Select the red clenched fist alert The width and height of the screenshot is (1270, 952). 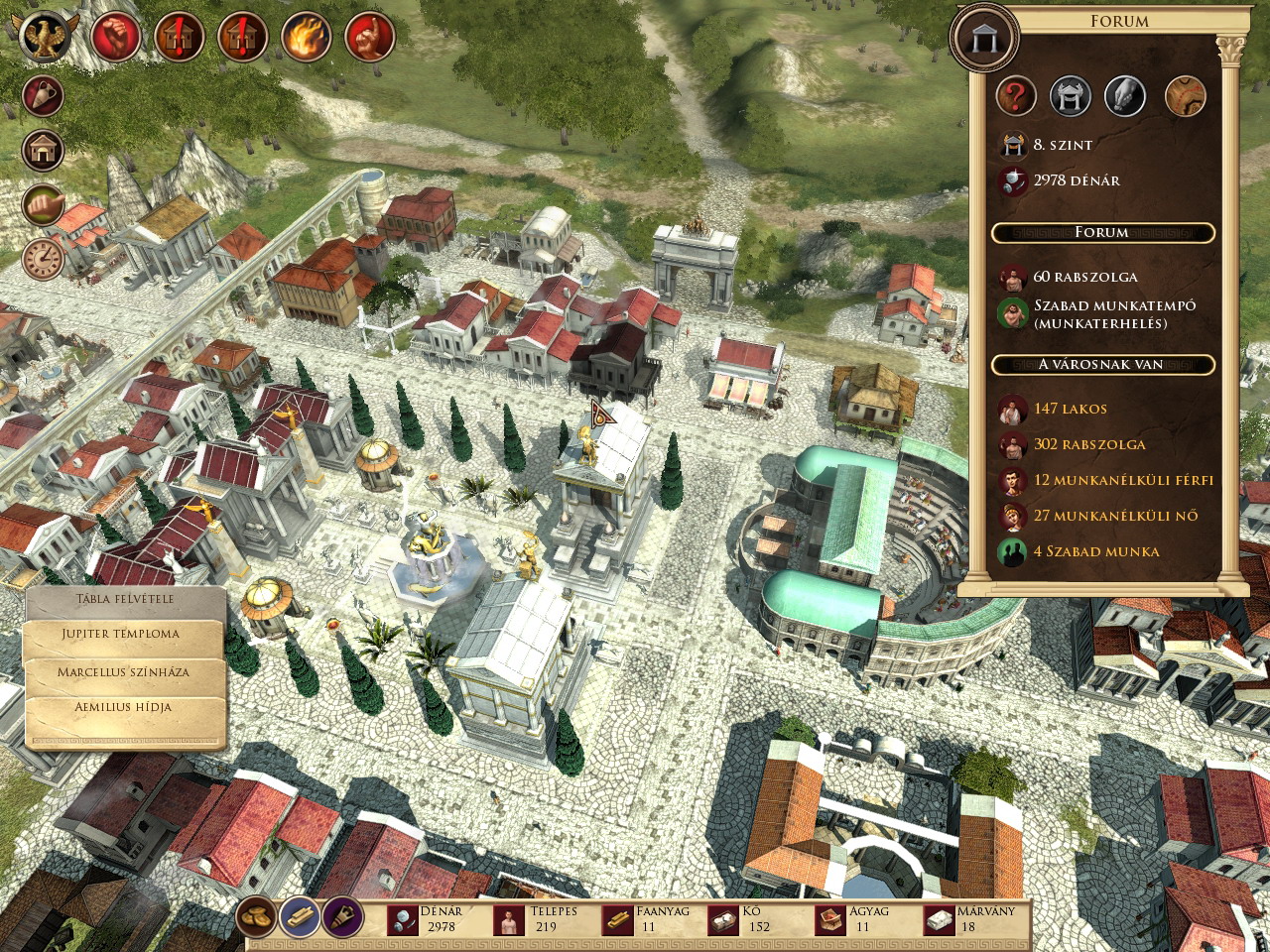115,38
